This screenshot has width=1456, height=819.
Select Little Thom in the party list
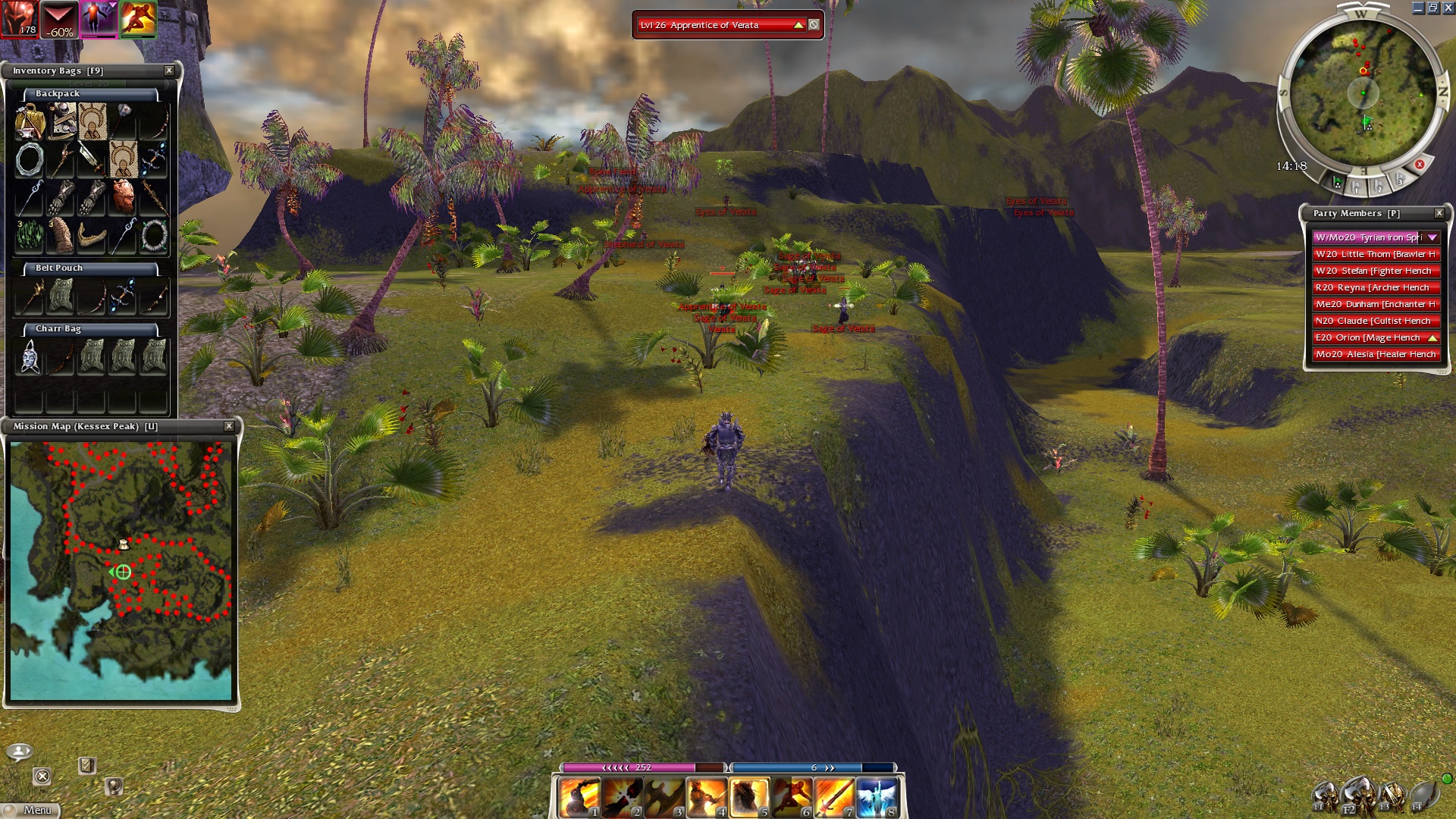[1376, 254]
